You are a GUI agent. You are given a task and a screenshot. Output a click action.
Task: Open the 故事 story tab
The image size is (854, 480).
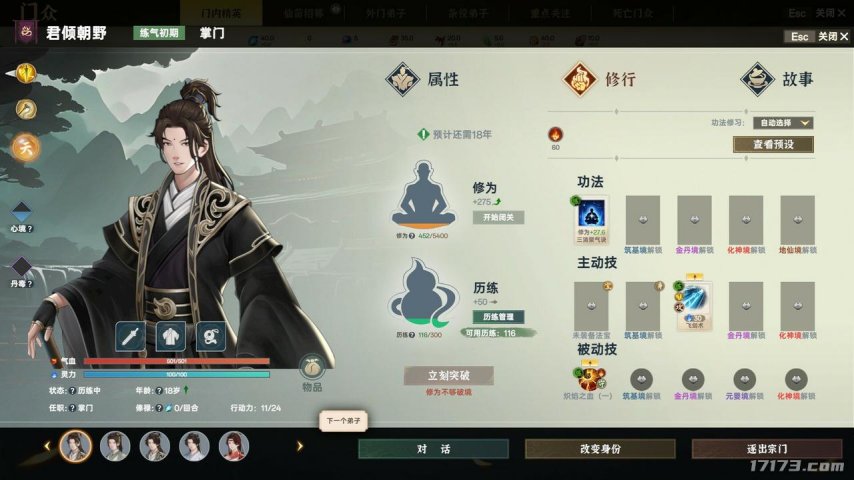(778, 79)
